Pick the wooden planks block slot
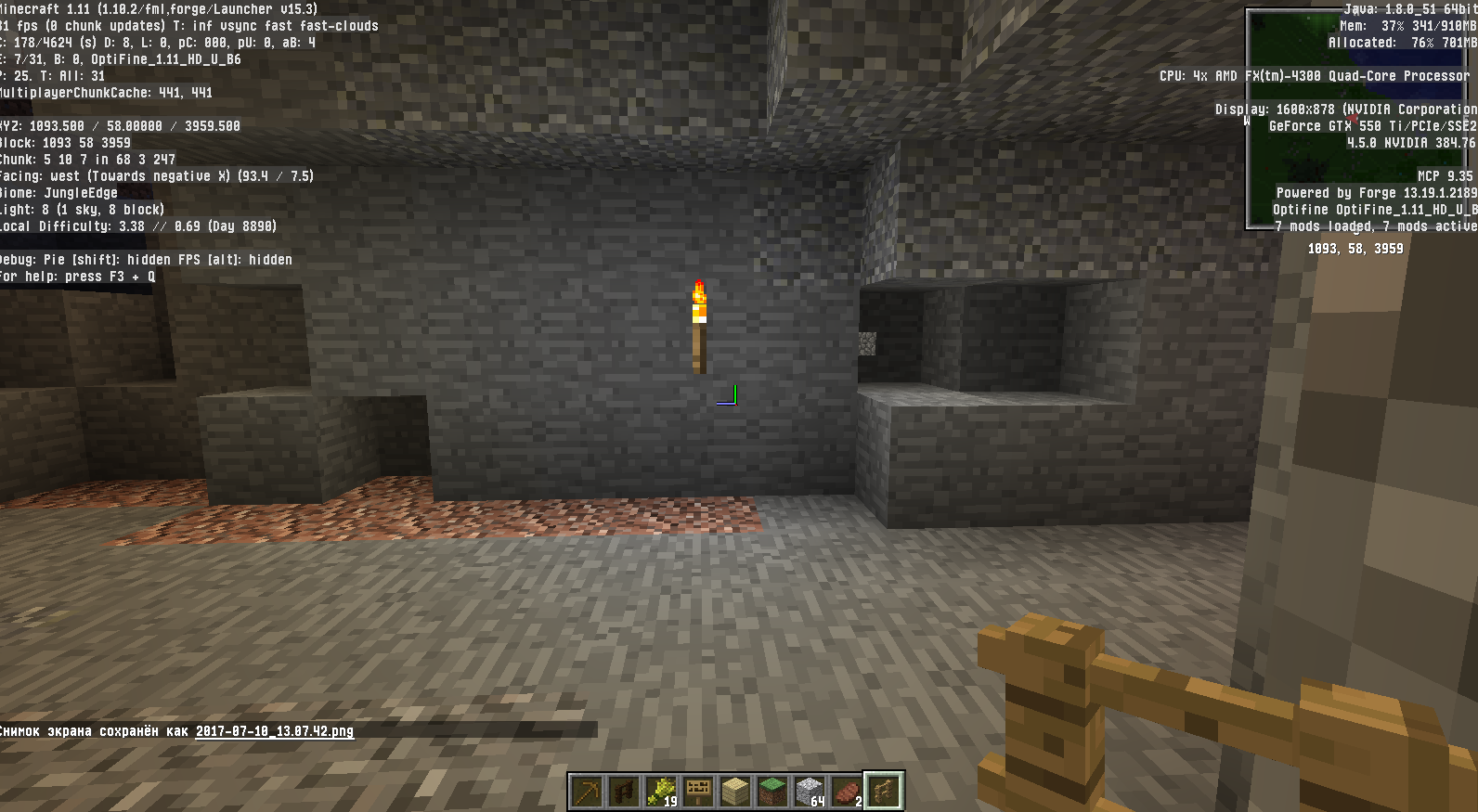 735,792
